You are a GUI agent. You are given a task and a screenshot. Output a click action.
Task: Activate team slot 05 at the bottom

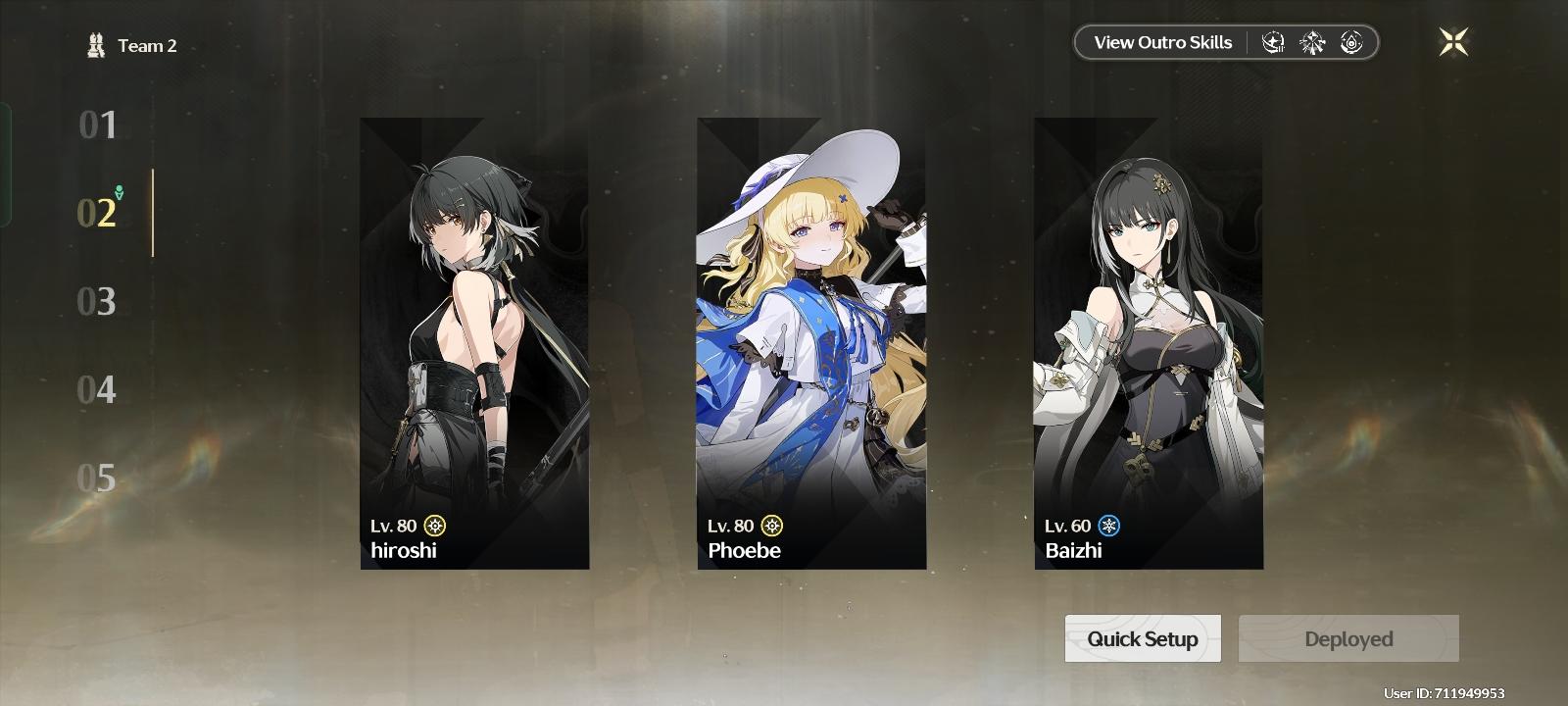pos(97,479)
